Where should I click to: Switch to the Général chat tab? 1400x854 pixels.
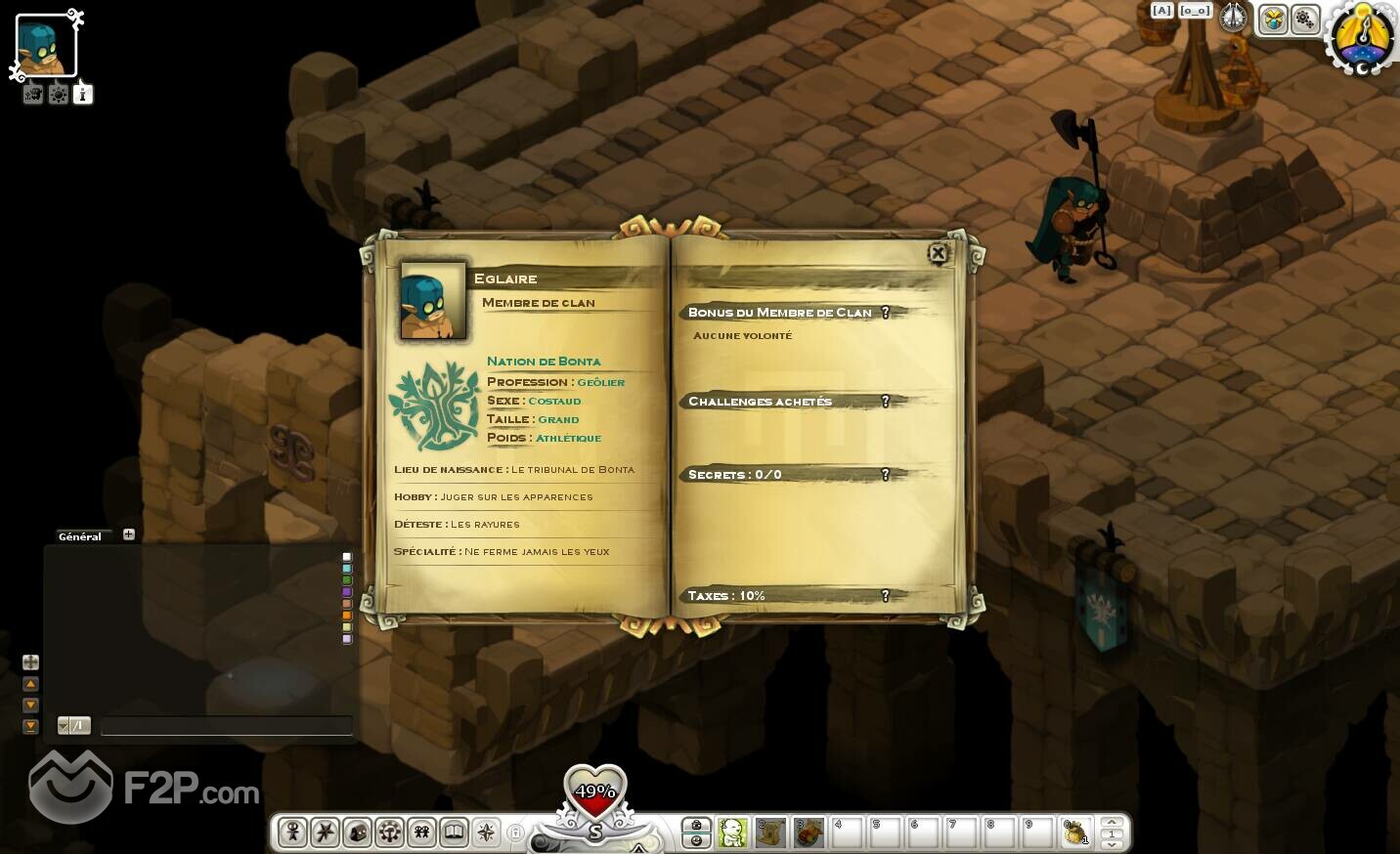point(80,536)
